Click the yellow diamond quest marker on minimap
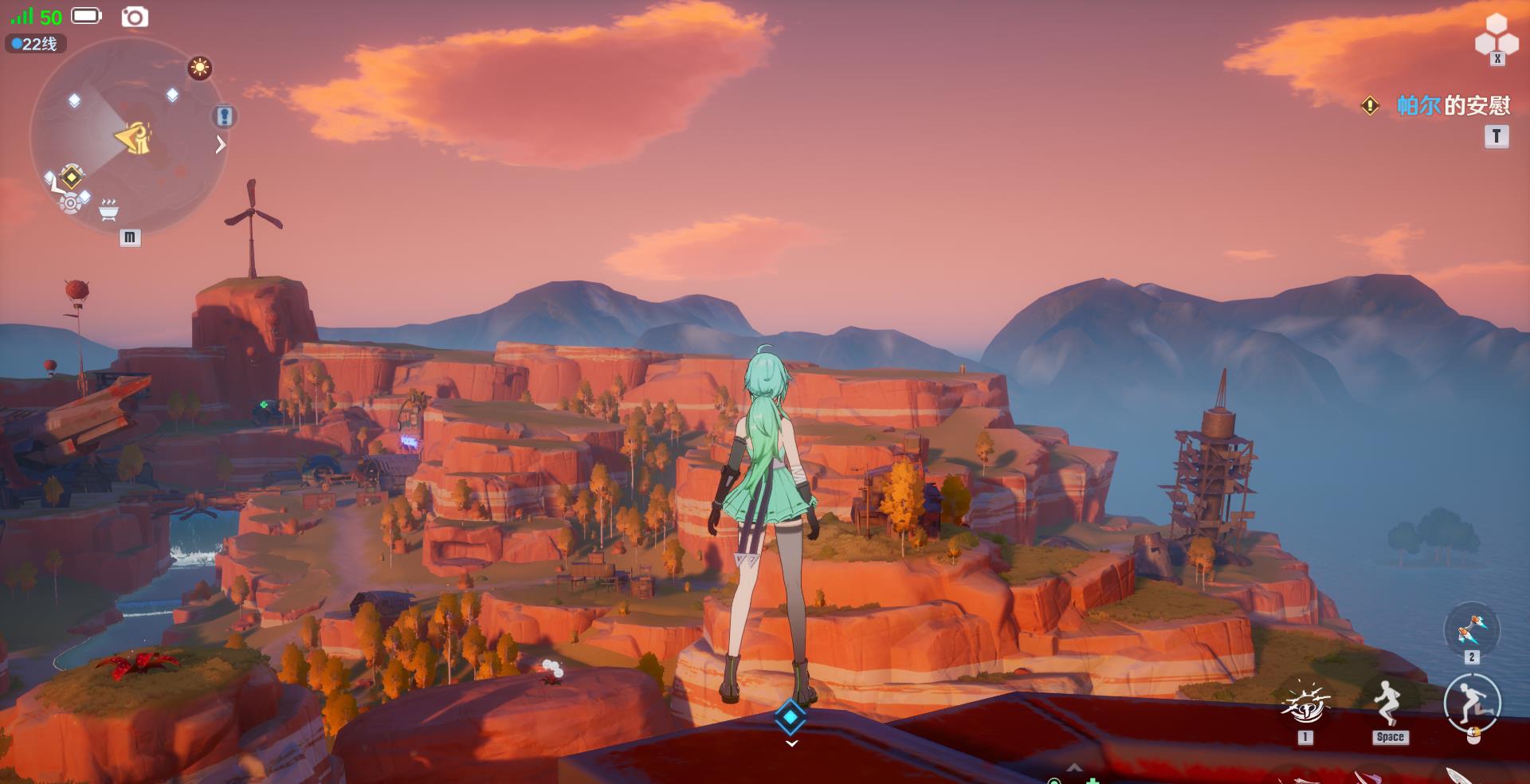 click(72, 176)
